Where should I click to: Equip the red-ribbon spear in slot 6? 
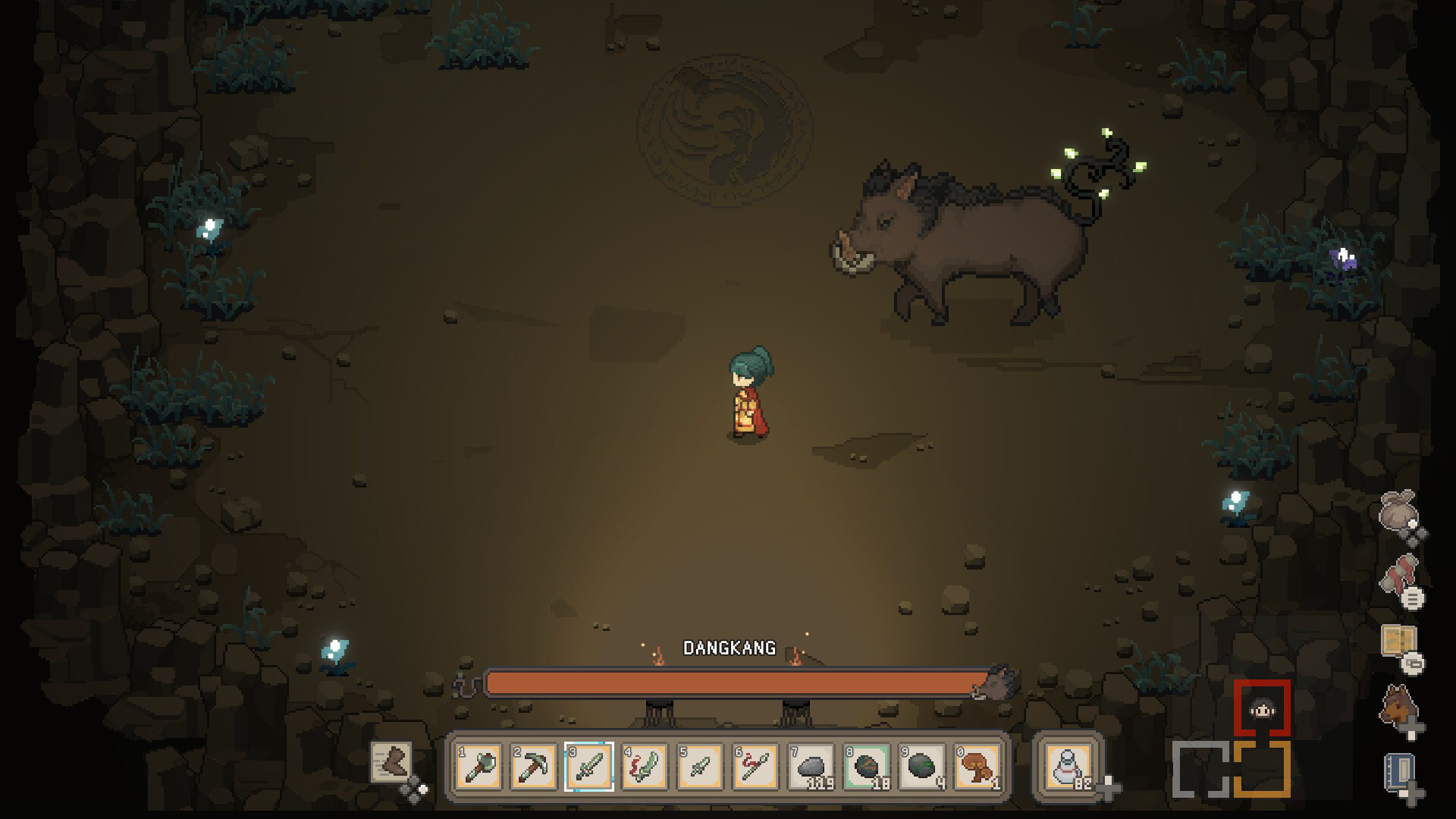(755, 766)
